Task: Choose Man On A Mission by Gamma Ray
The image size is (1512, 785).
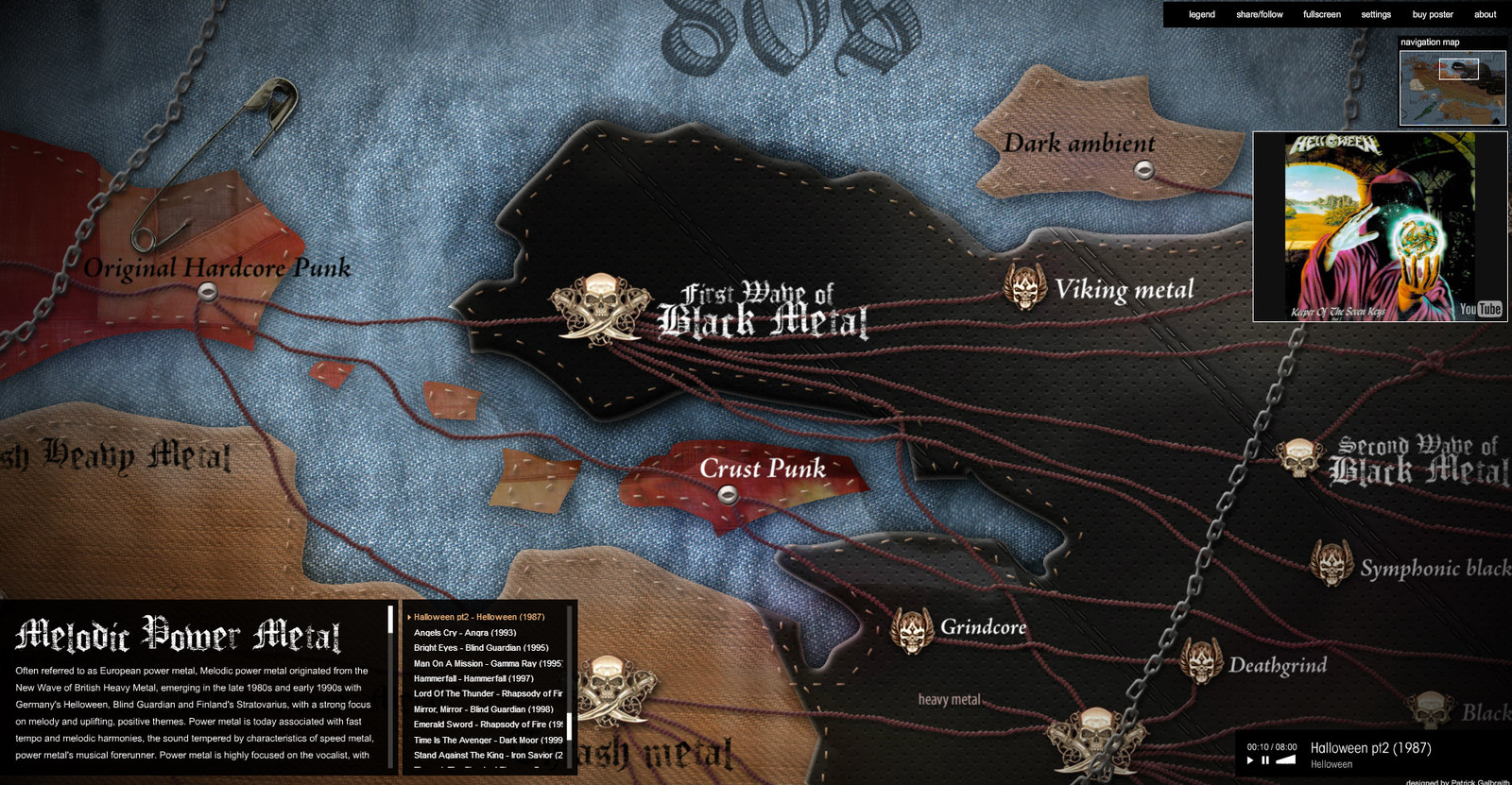Action: pyautogui.click(x=487, y=663)
